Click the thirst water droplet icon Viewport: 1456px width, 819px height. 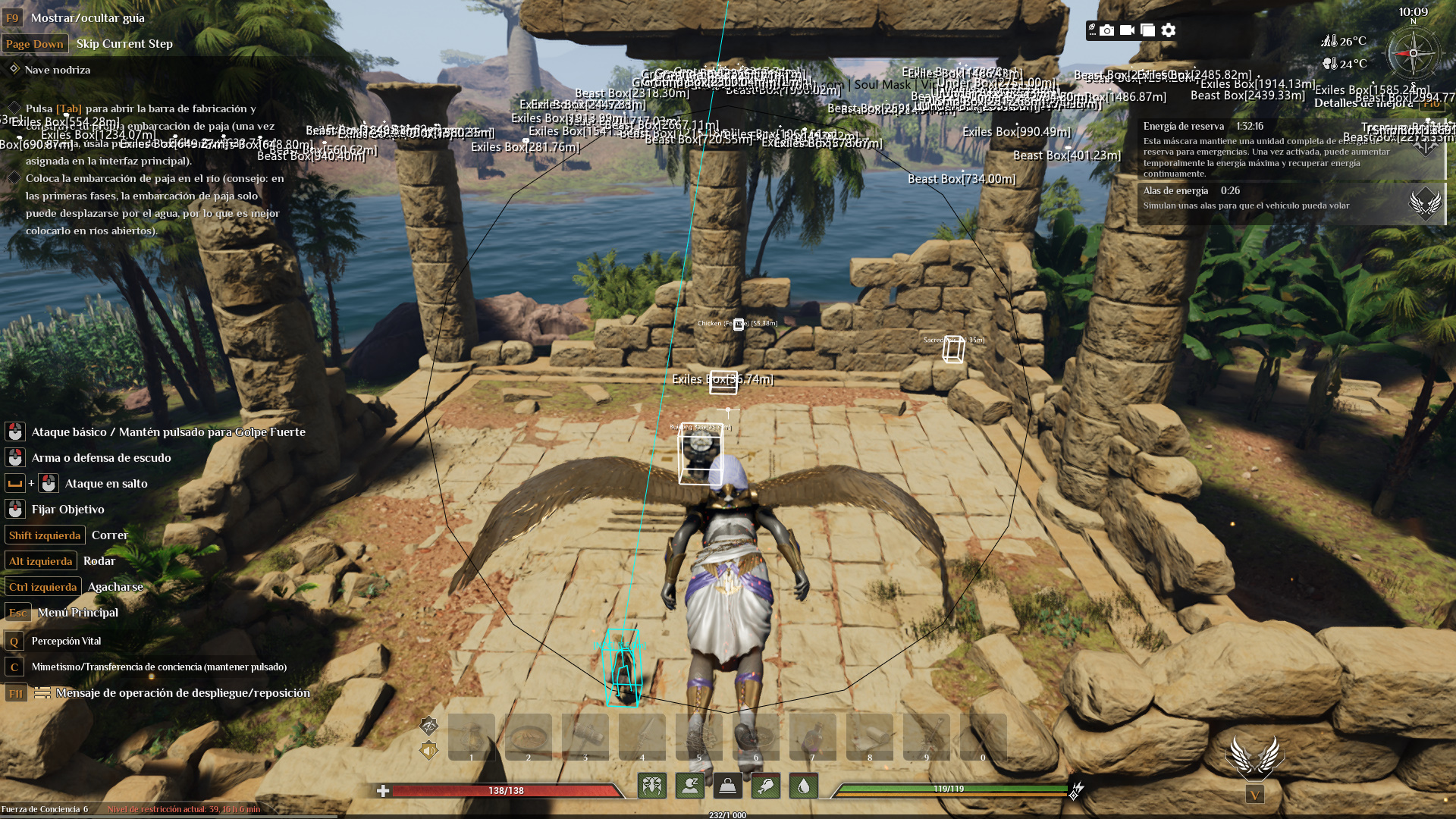pyautogui.click(x=804, y=786)
